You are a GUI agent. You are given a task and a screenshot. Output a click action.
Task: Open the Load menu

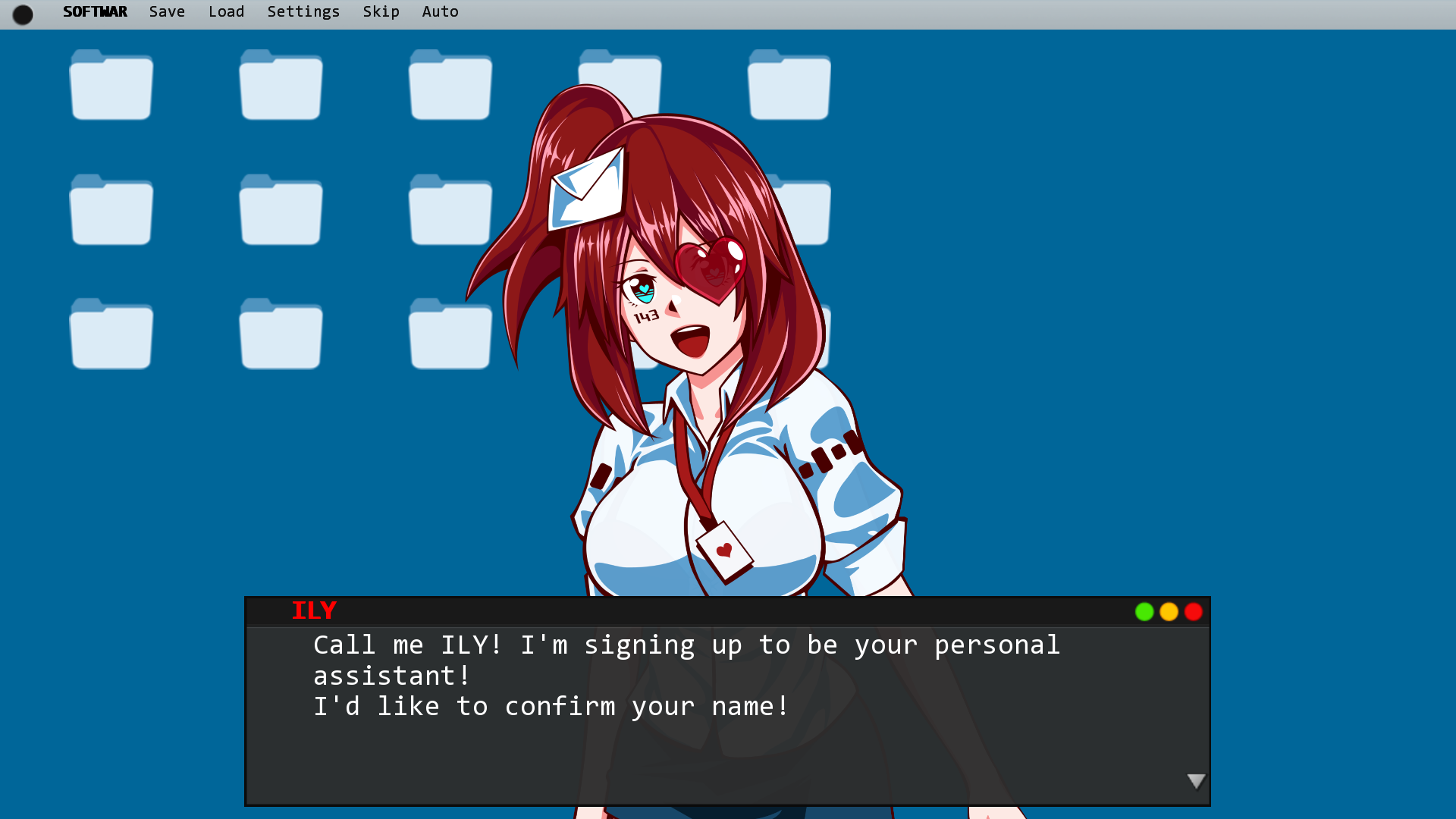click(x=226, y=11)
